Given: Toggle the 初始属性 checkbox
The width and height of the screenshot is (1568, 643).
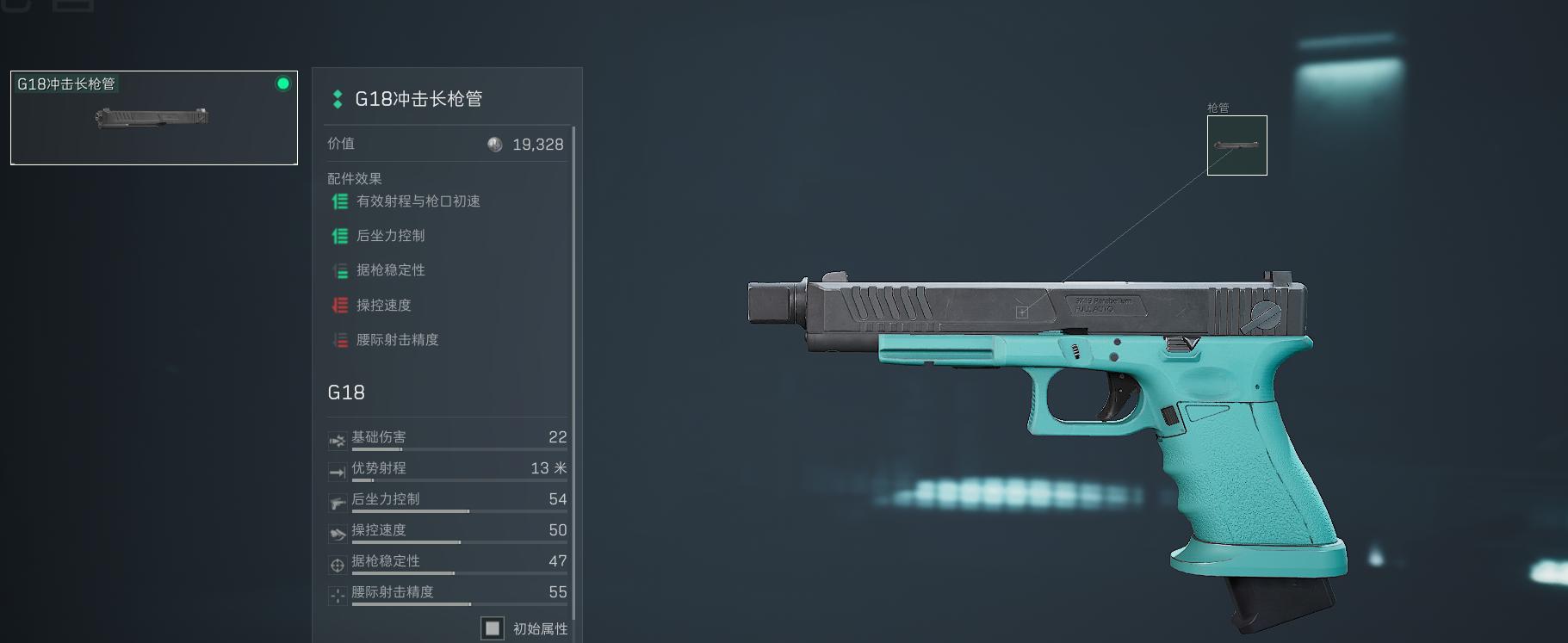Looking at the screenshot, I should click(x=493, y=628).
